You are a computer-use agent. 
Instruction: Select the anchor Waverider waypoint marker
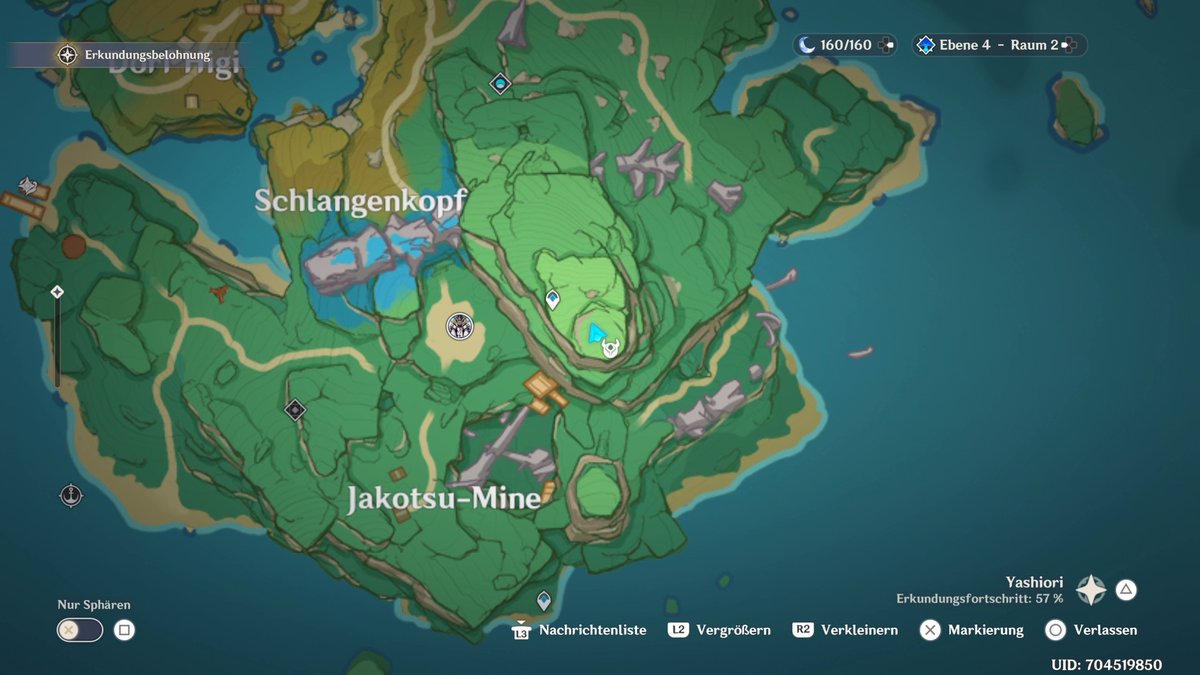pyautogui.click(x=71, y=494)
